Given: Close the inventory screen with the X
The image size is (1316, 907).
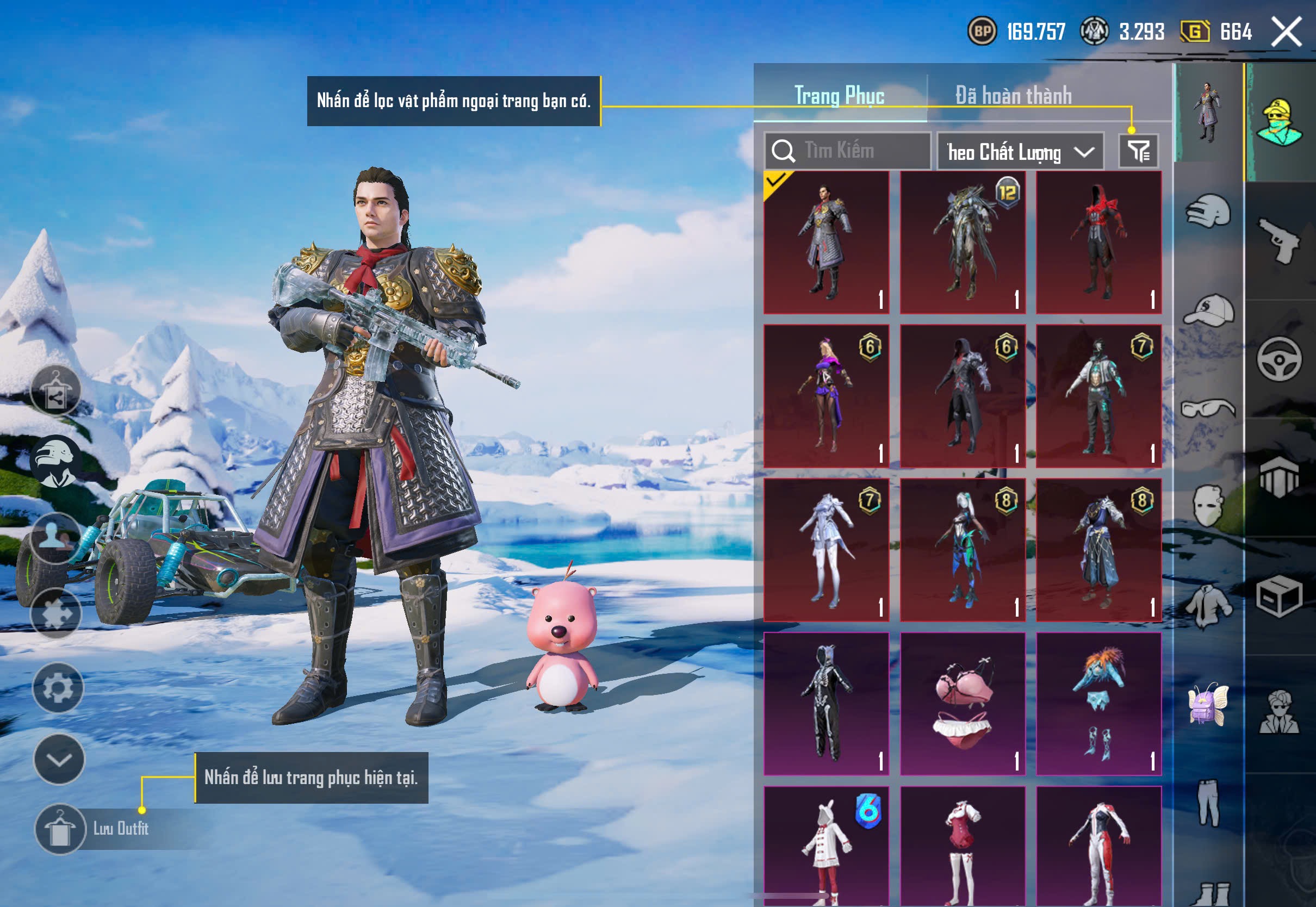Looking at the screenshot, I should [x=1287, y=32].
